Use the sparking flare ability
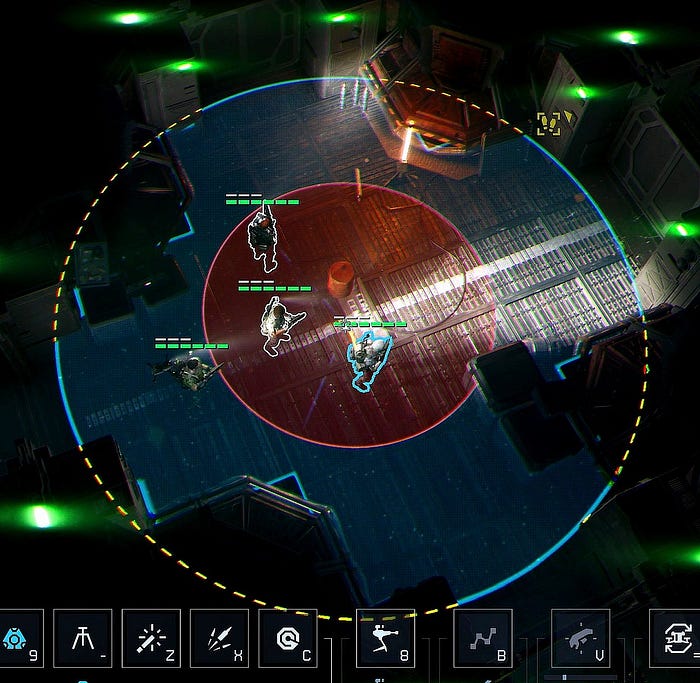 click(x=151, y=637)
